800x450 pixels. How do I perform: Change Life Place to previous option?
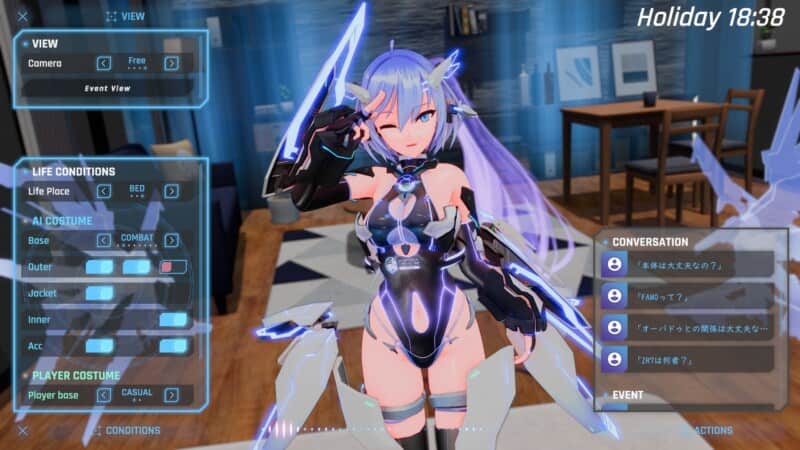coord(104,191)
